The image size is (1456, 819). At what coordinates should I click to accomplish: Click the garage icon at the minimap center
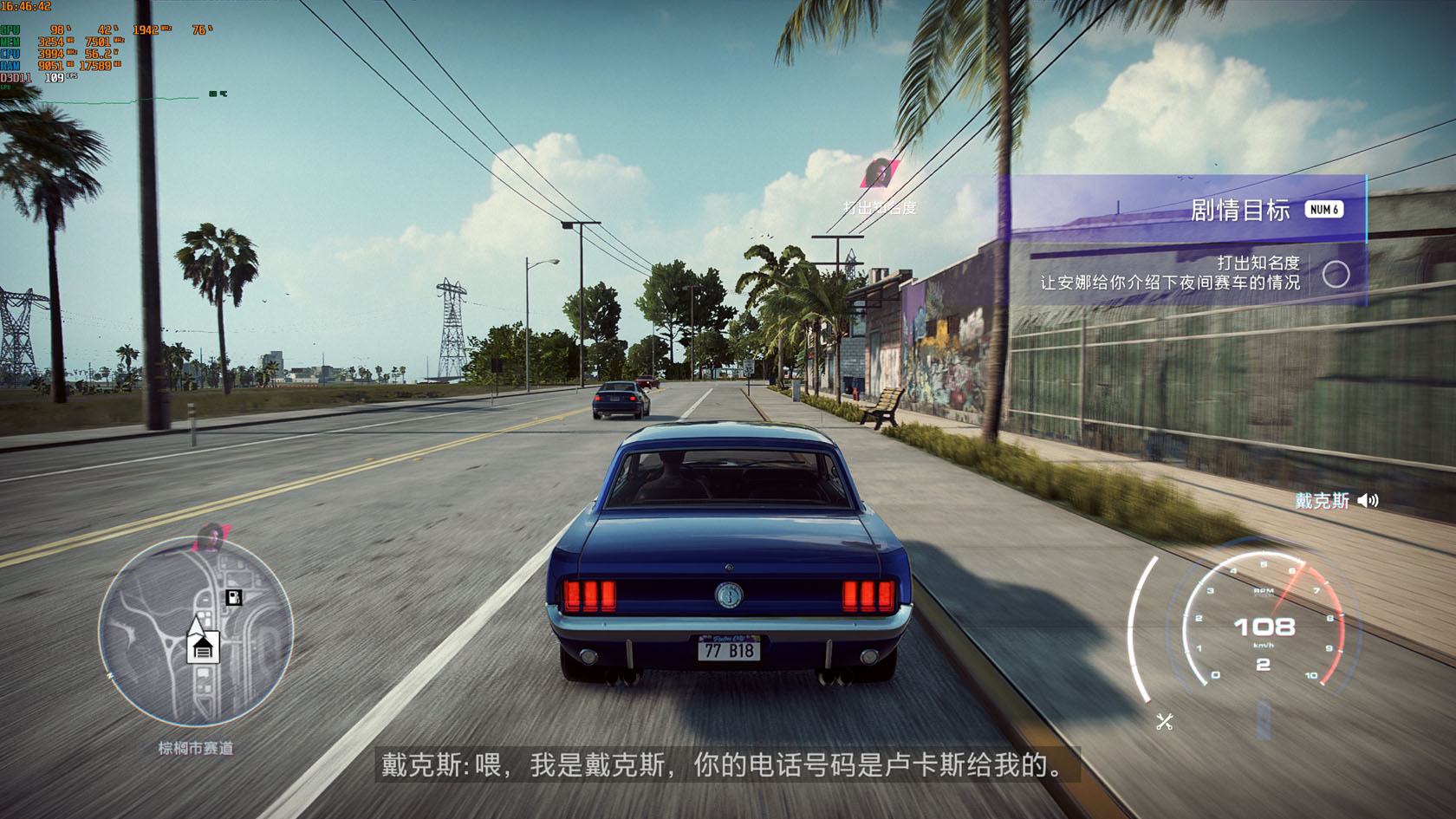pyautogui.click(x=203, y=648)
